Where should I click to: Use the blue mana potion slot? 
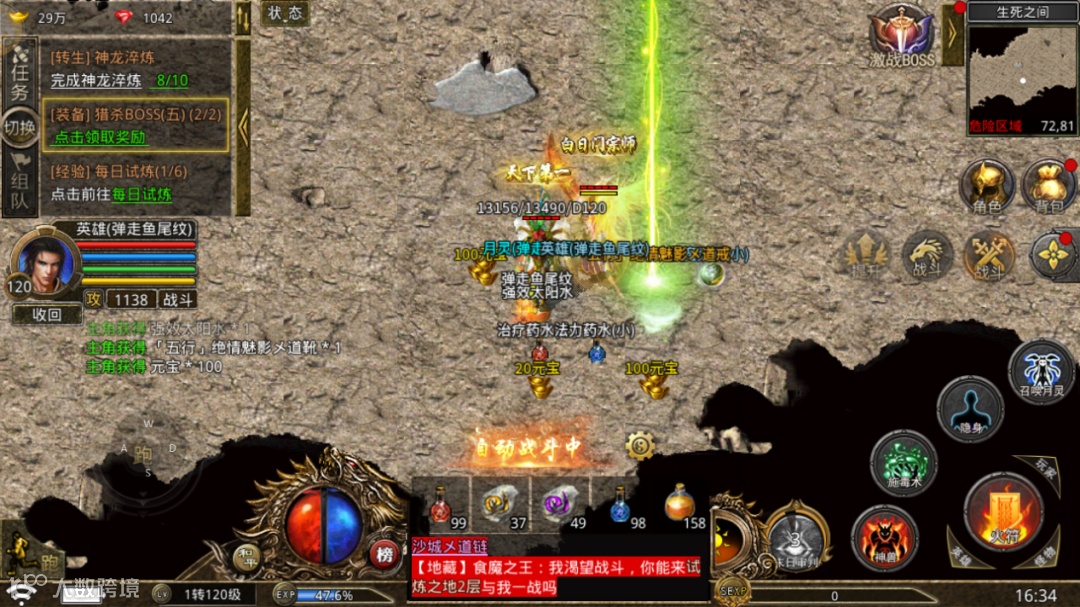621,506
